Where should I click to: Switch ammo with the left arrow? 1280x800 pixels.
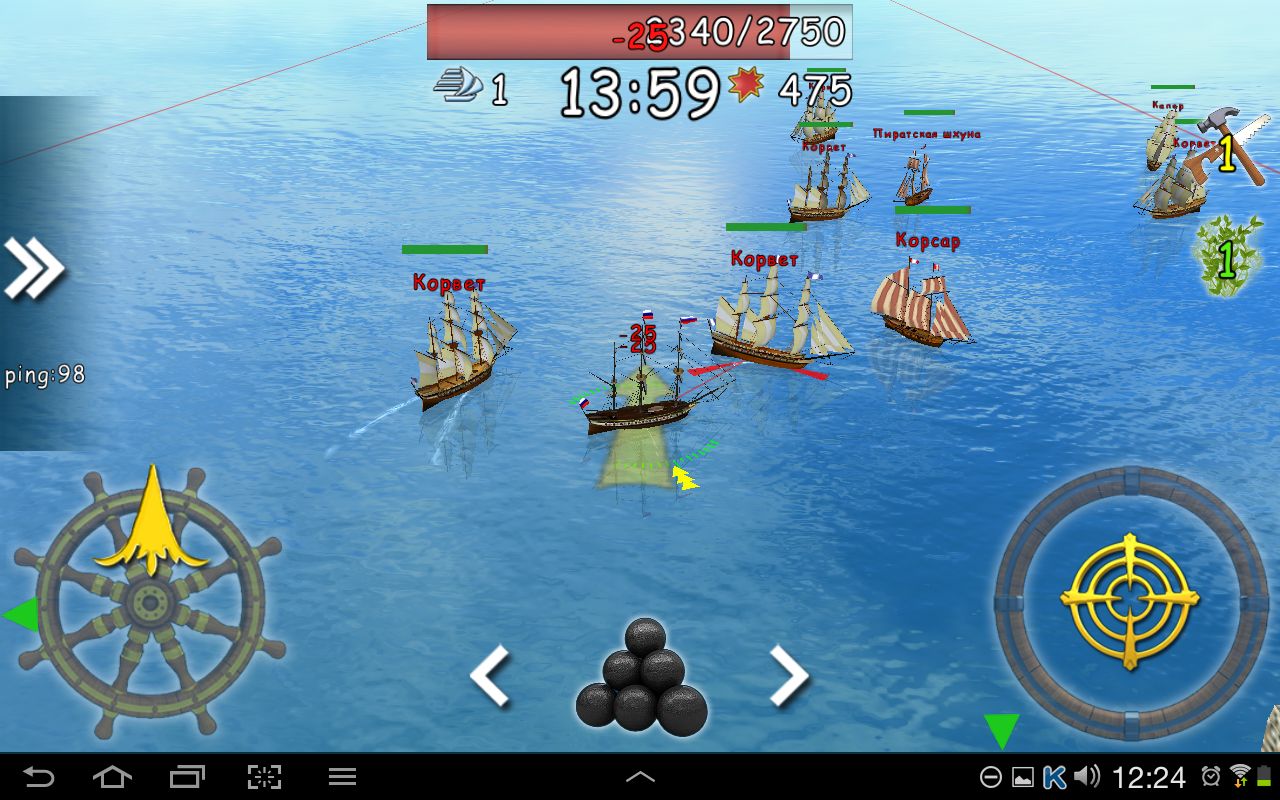[490, 676]
